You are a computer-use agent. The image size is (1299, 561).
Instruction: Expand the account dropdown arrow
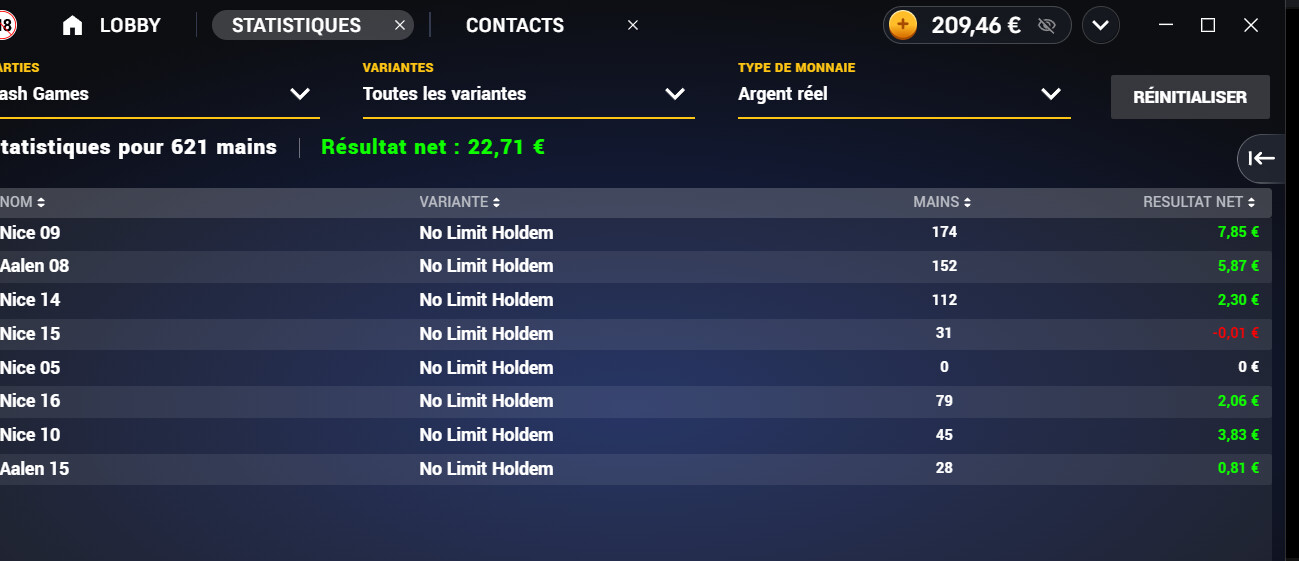(1101, 26)
